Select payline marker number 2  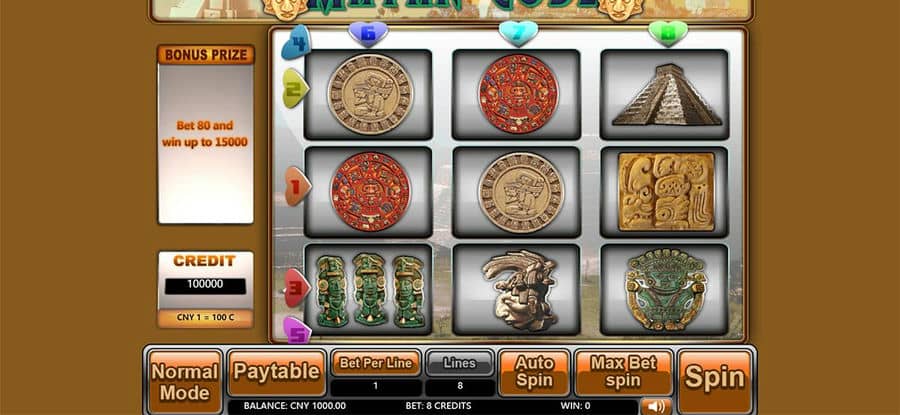(294, 88)
